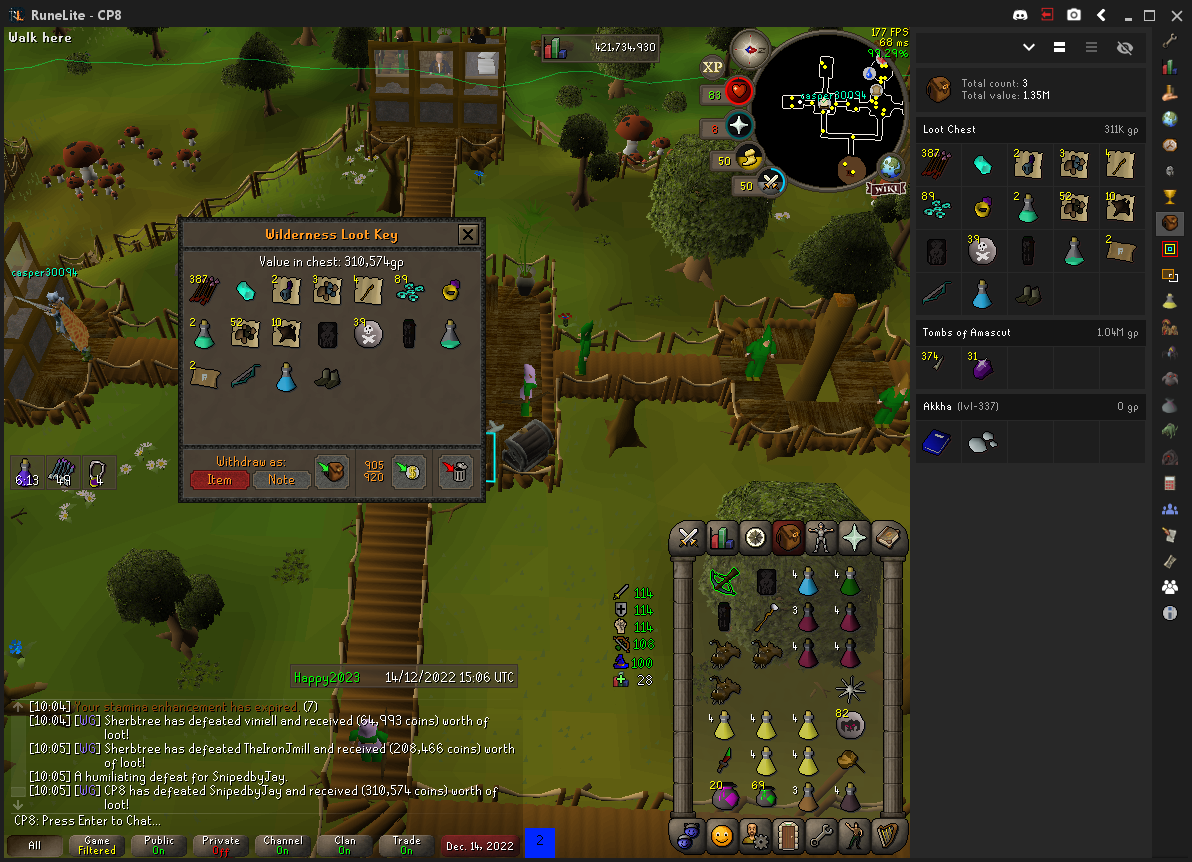Open the Prayer tab
This screenshot has width=1192, height=862.
click(x=856, y=538)
